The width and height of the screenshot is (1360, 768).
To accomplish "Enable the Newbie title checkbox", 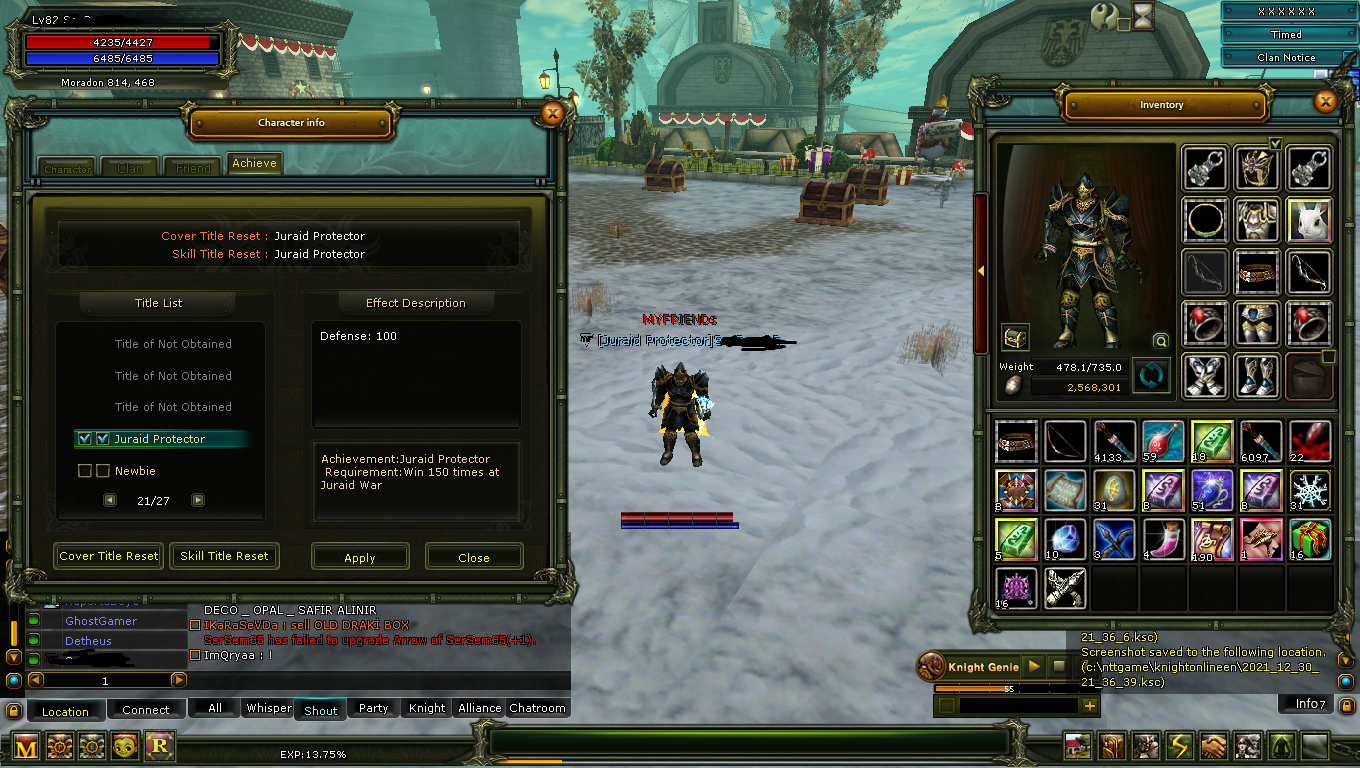I will [x=84, y=470].
